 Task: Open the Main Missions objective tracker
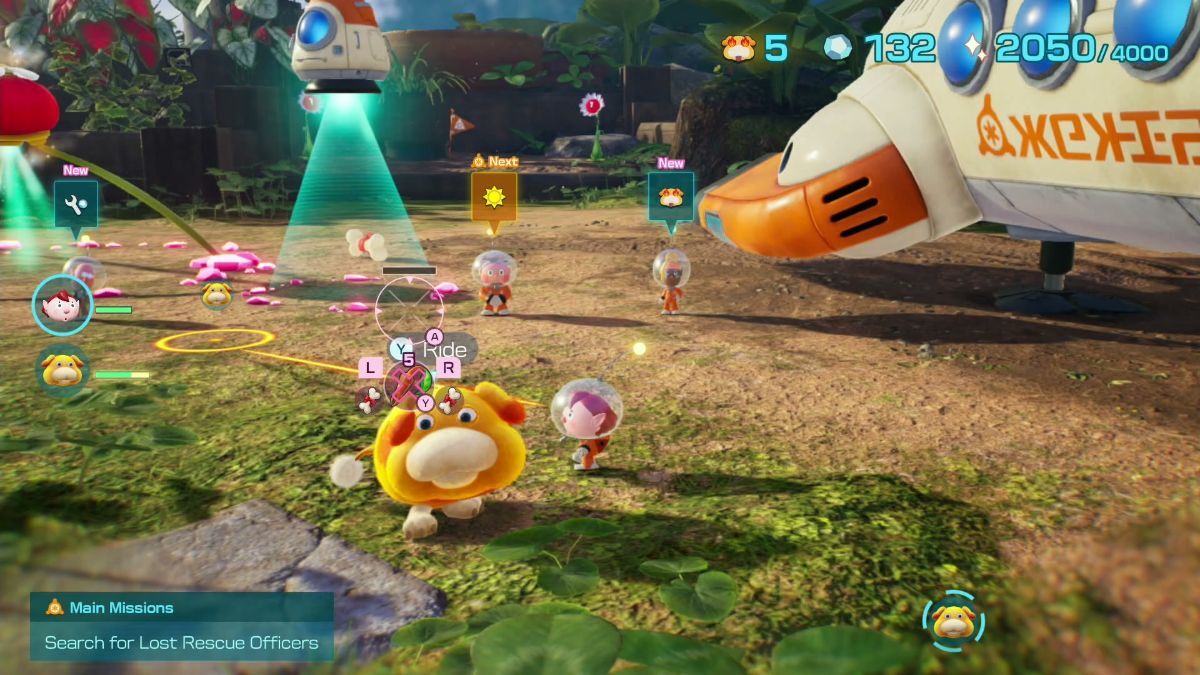click(181, 626)
